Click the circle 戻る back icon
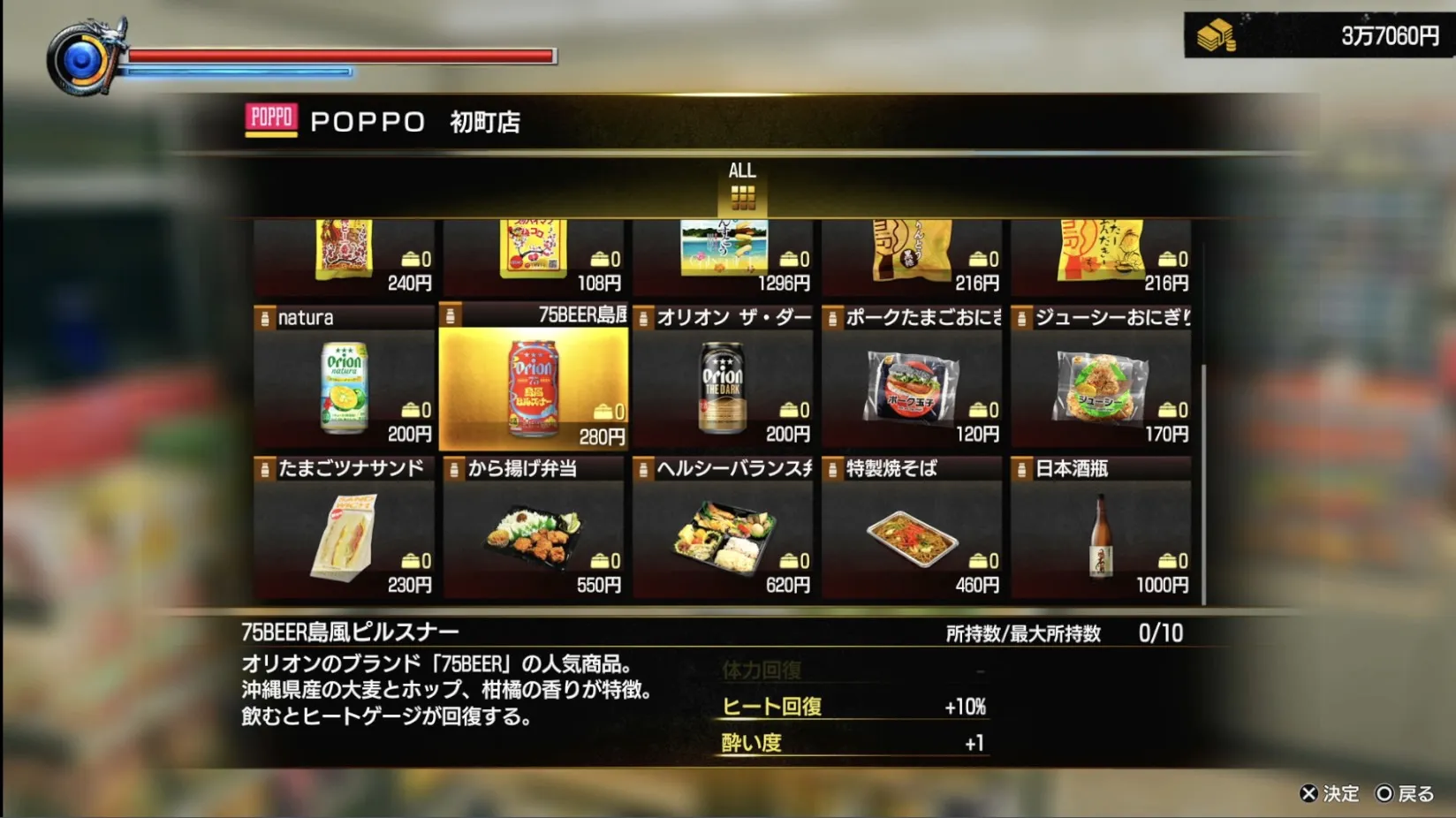 point(1383,794)
